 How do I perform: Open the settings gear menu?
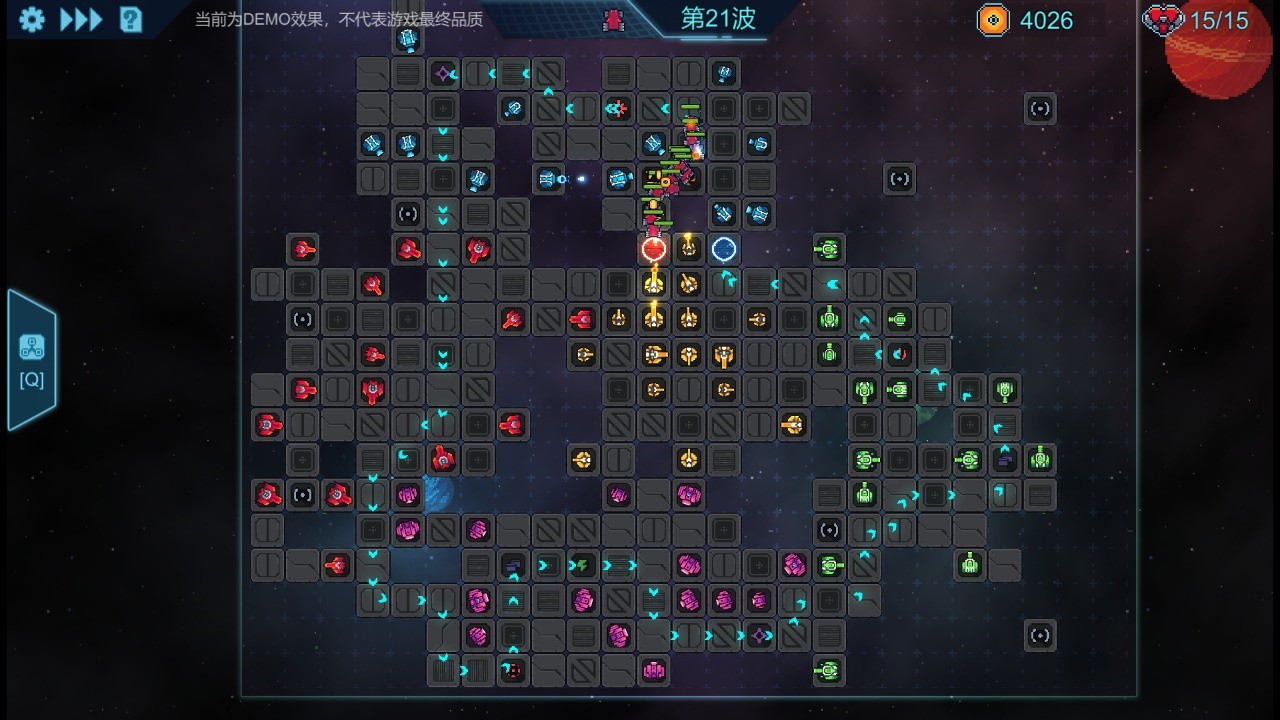tap(32, 20)
